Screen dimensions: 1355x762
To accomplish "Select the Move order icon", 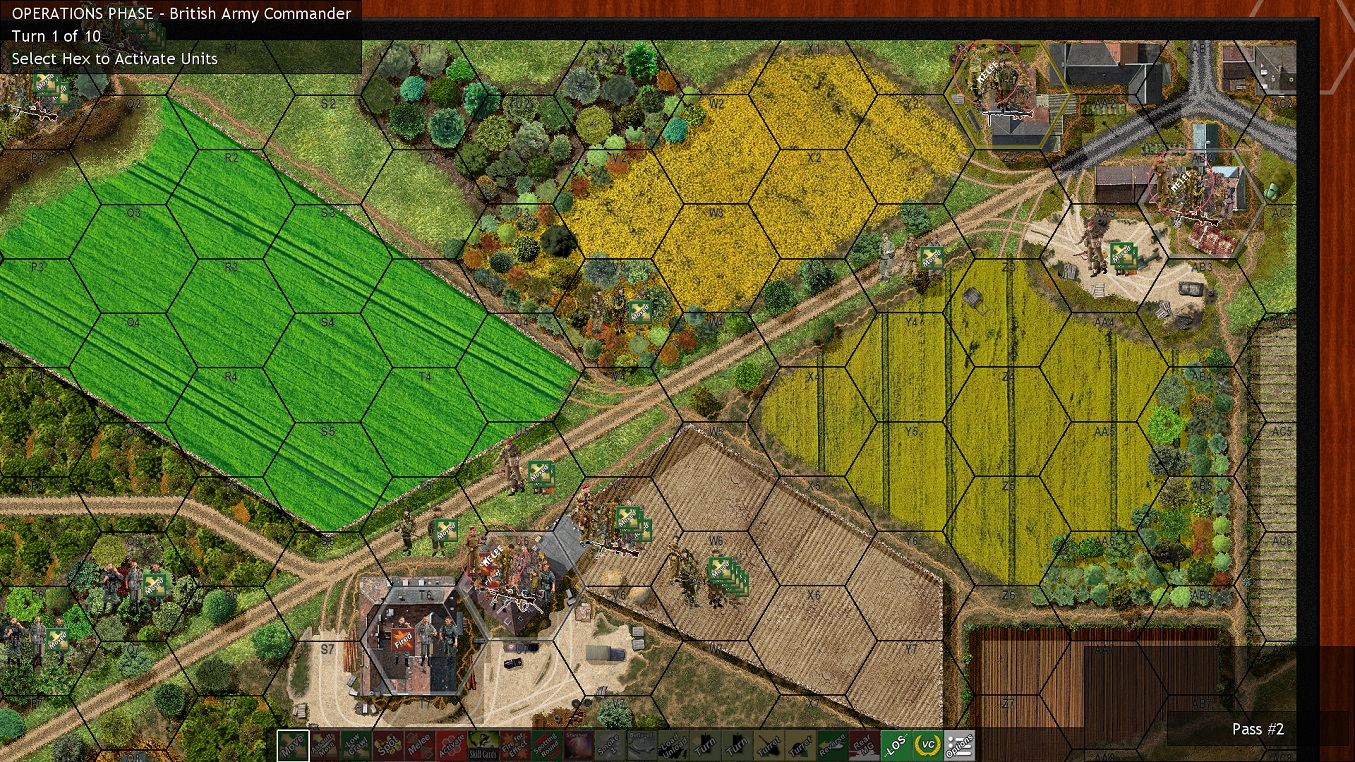I will (x=292, y=745).
